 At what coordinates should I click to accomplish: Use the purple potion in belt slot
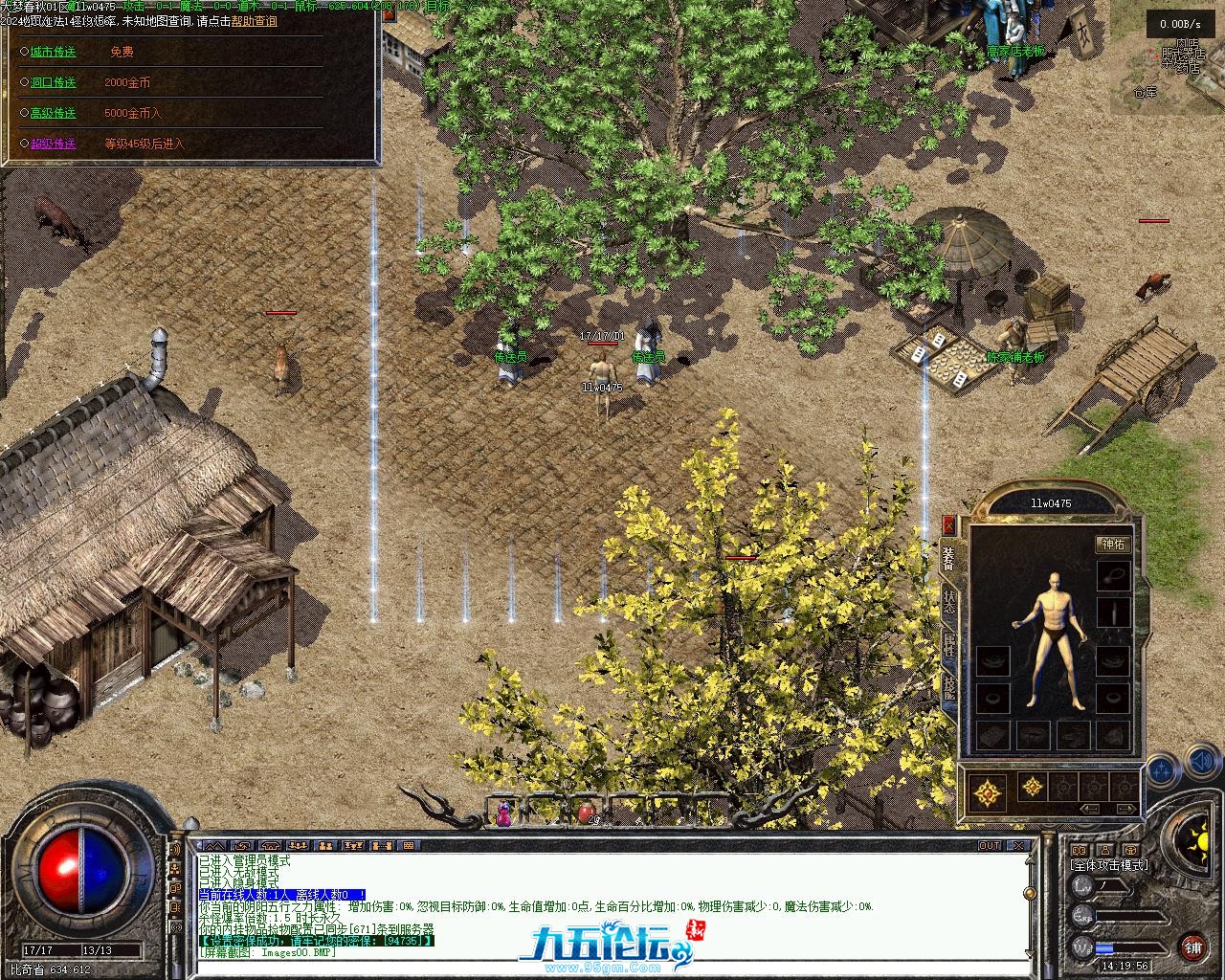coord(503,814)
